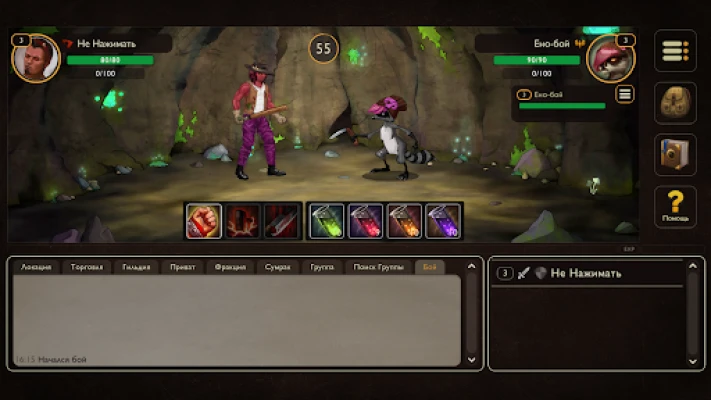
Task: Drink the green potion
Action: 326,221
